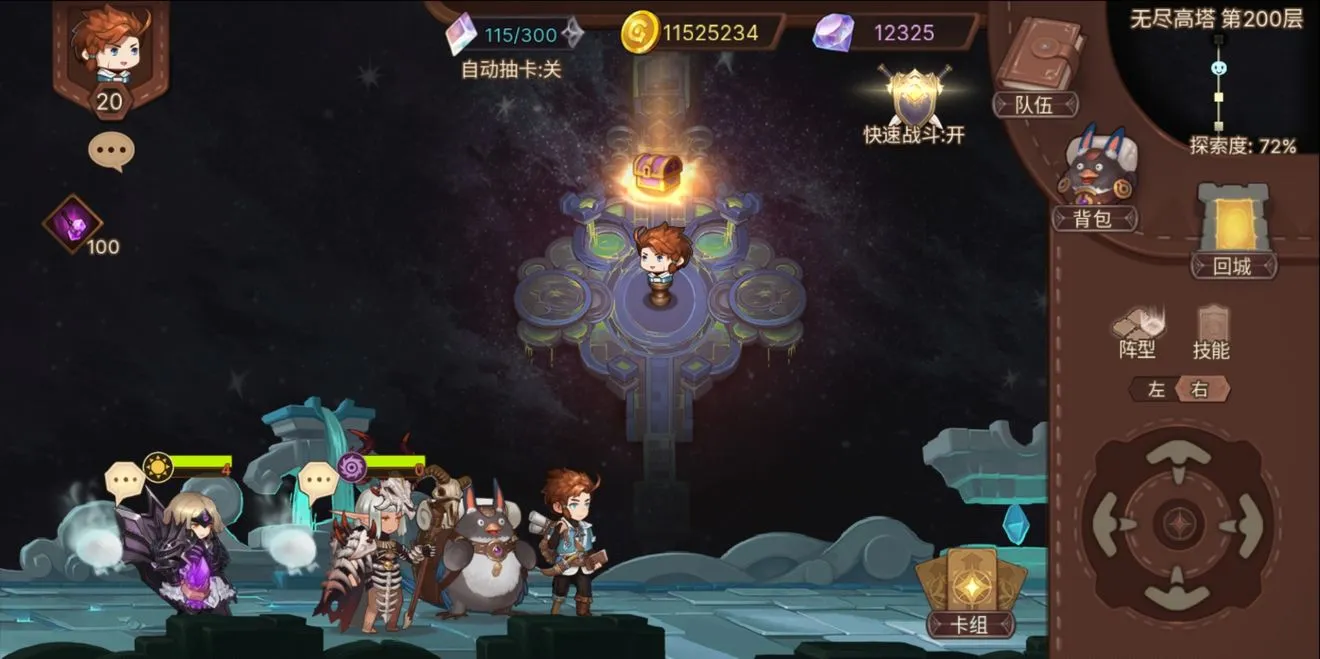Switch control side to left (左)
The image size is (1320, 659).
1156,390
